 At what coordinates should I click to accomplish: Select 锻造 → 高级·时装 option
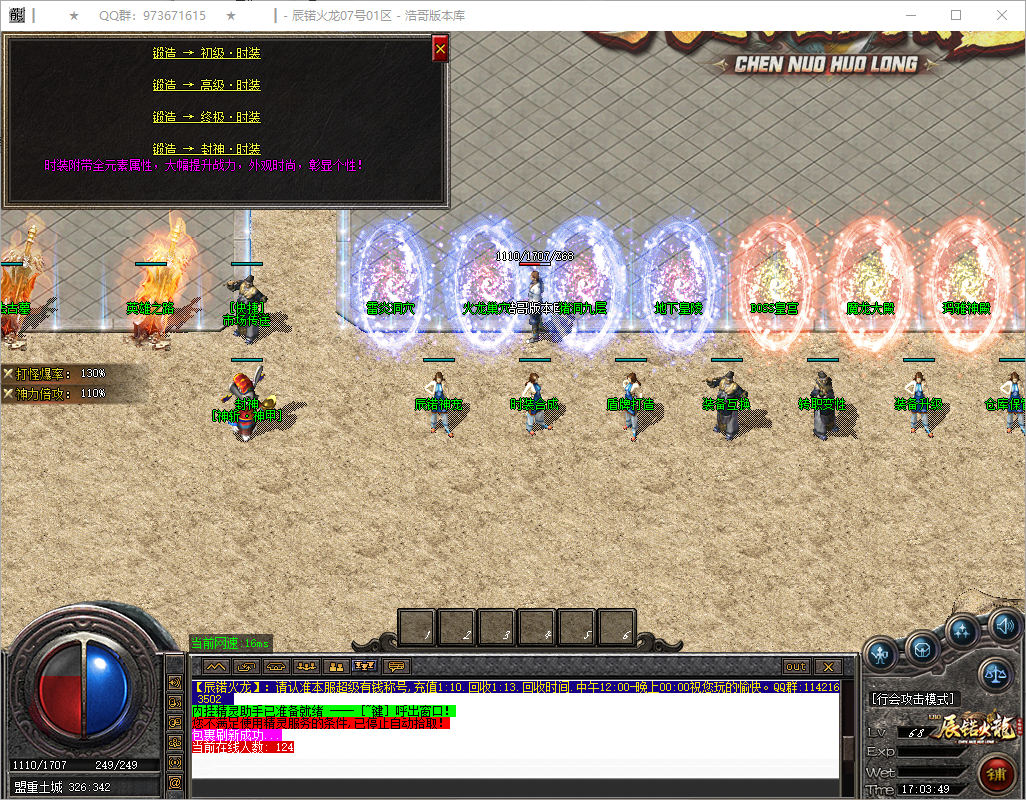pyautogui.click(x=207, y=85)
